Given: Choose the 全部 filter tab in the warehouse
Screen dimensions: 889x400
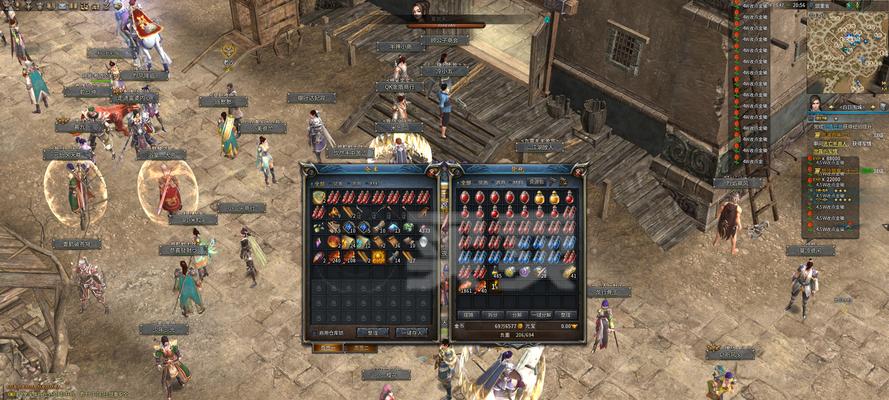Looking at the screenshot, I should pos(319,183).
